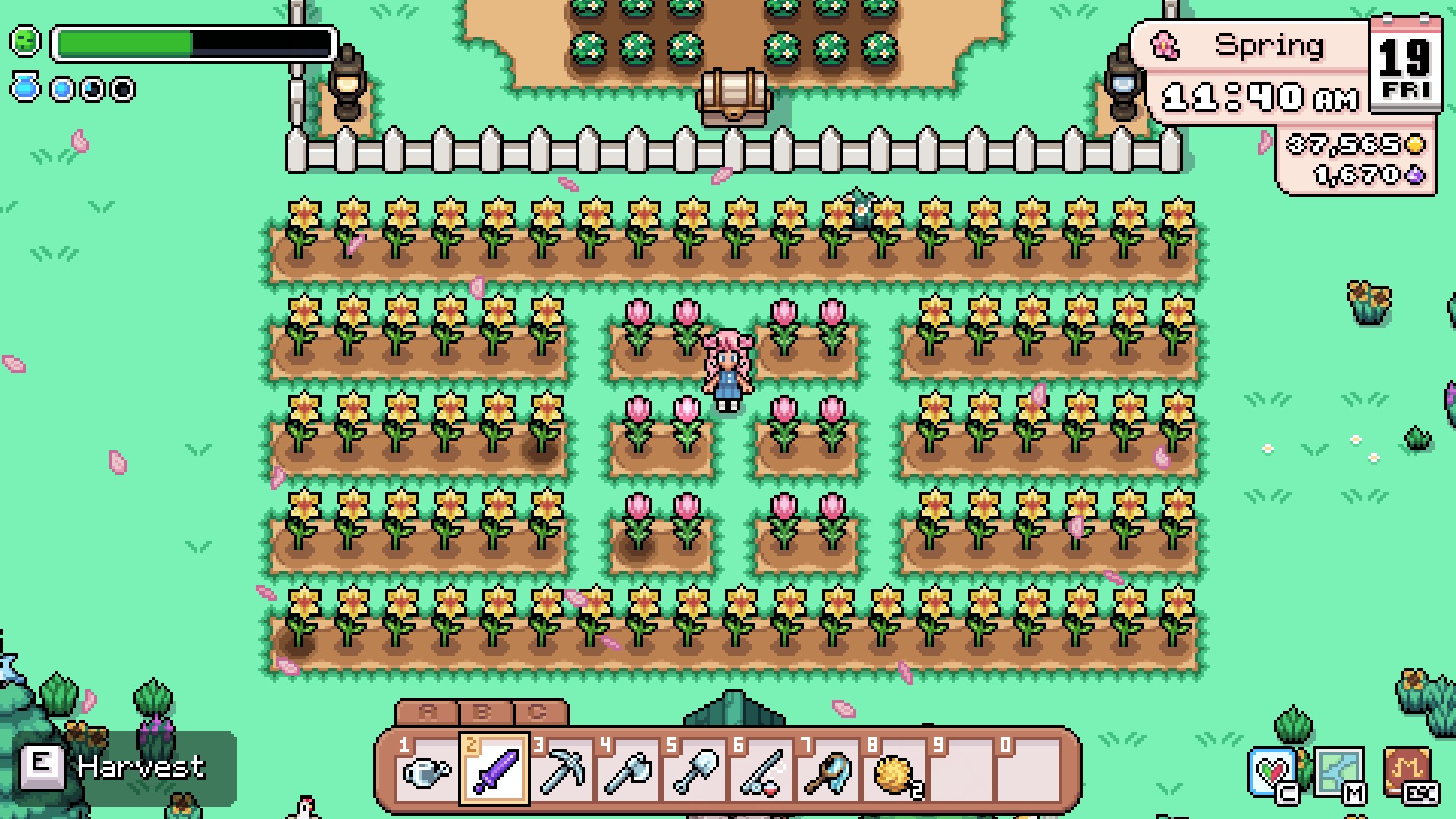This screenshot has width=1456, height=819.
Task: Select the net tool in slot 7
Action: 828,772
